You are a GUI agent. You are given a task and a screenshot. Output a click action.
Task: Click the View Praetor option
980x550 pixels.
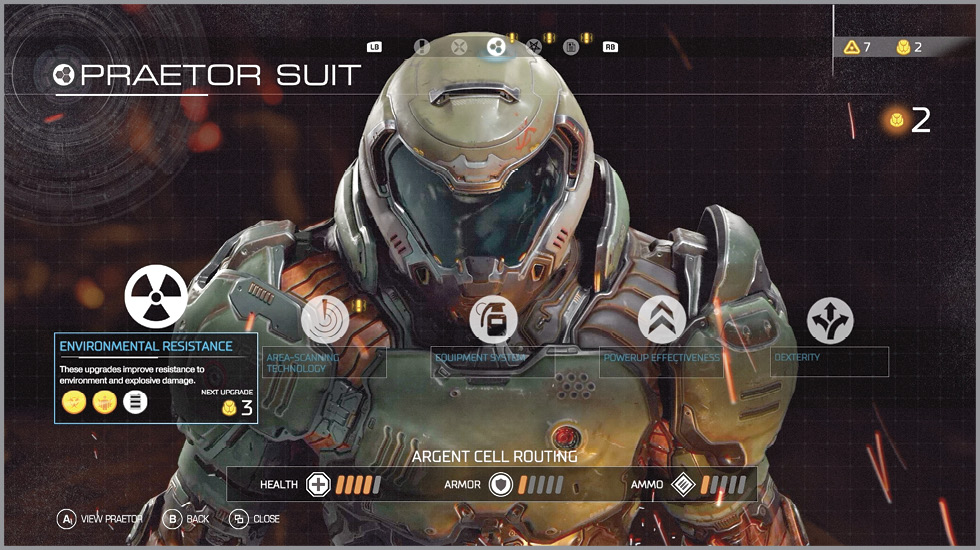100,519
